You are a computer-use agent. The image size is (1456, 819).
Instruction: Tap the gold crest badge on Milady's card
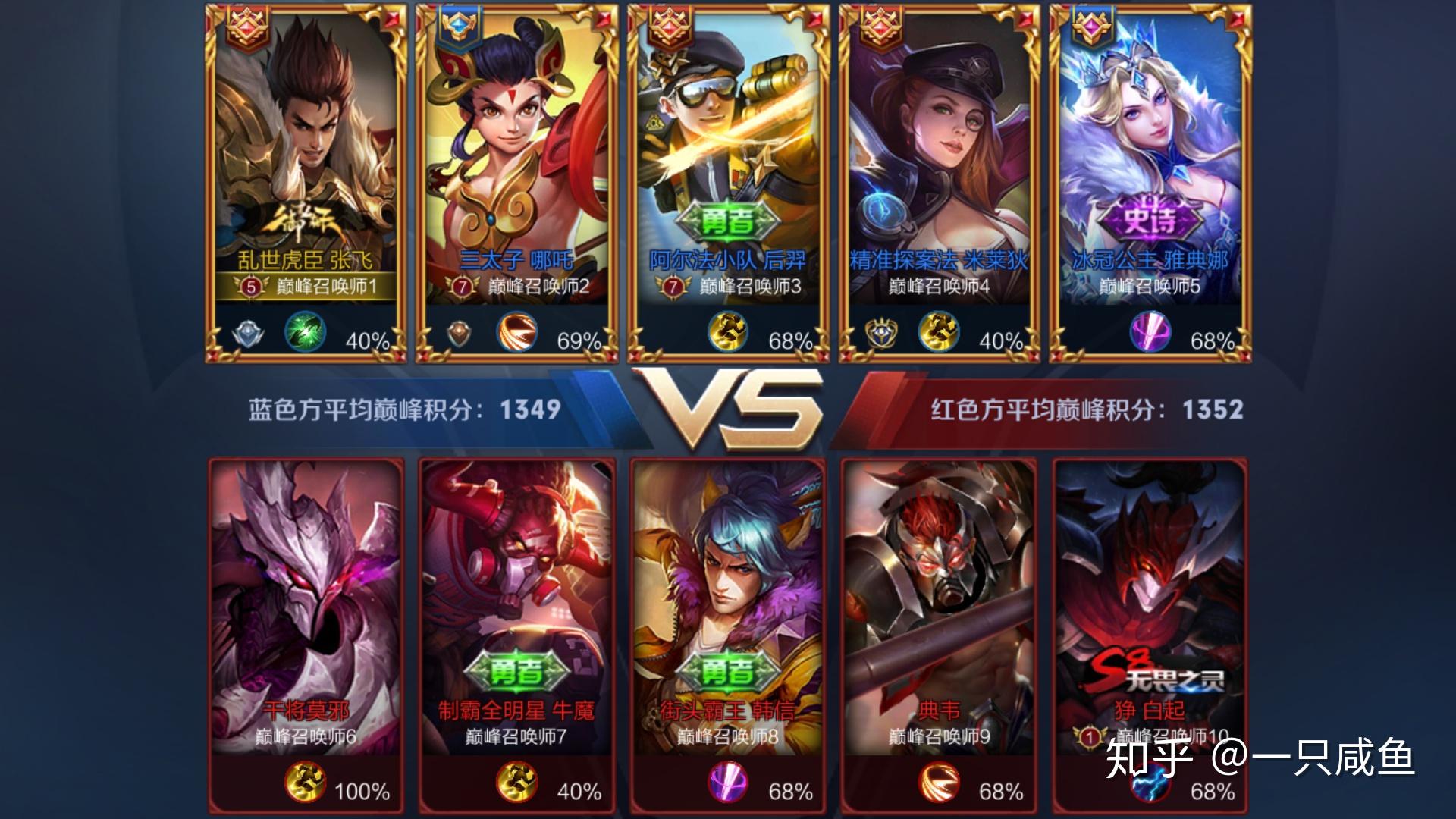pos(881,334)
